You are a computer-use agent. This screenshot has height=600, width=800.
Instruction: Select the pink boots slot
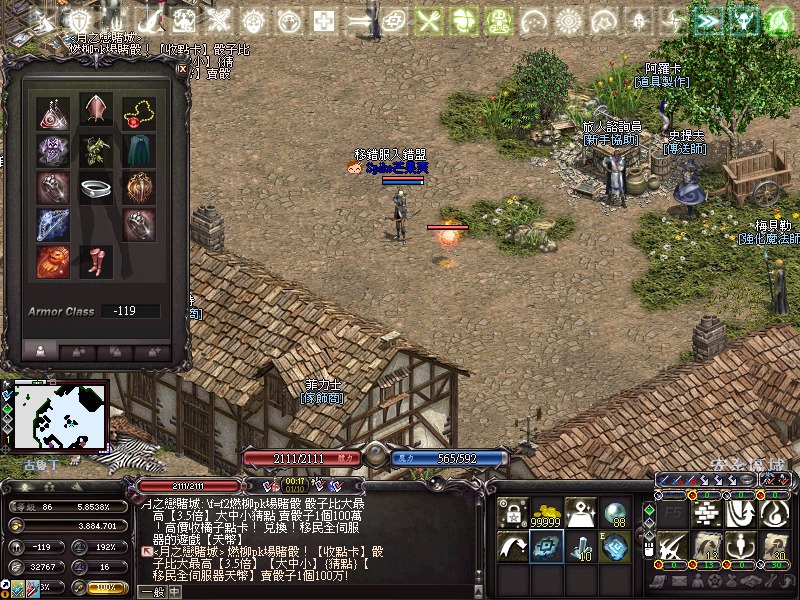click(96, 262)
